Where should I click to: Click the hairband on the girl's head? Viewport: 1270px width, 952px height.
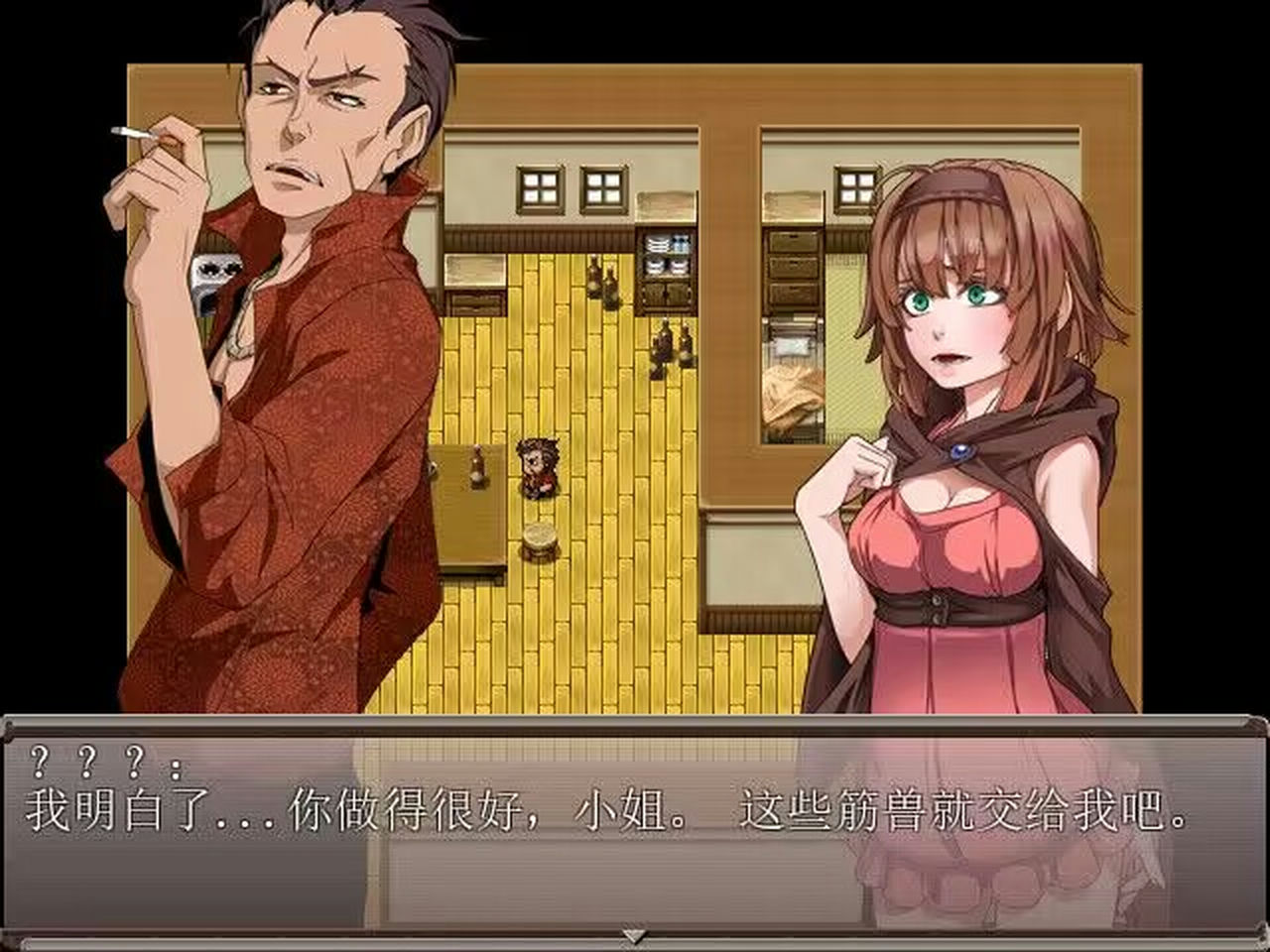point(957,183)
